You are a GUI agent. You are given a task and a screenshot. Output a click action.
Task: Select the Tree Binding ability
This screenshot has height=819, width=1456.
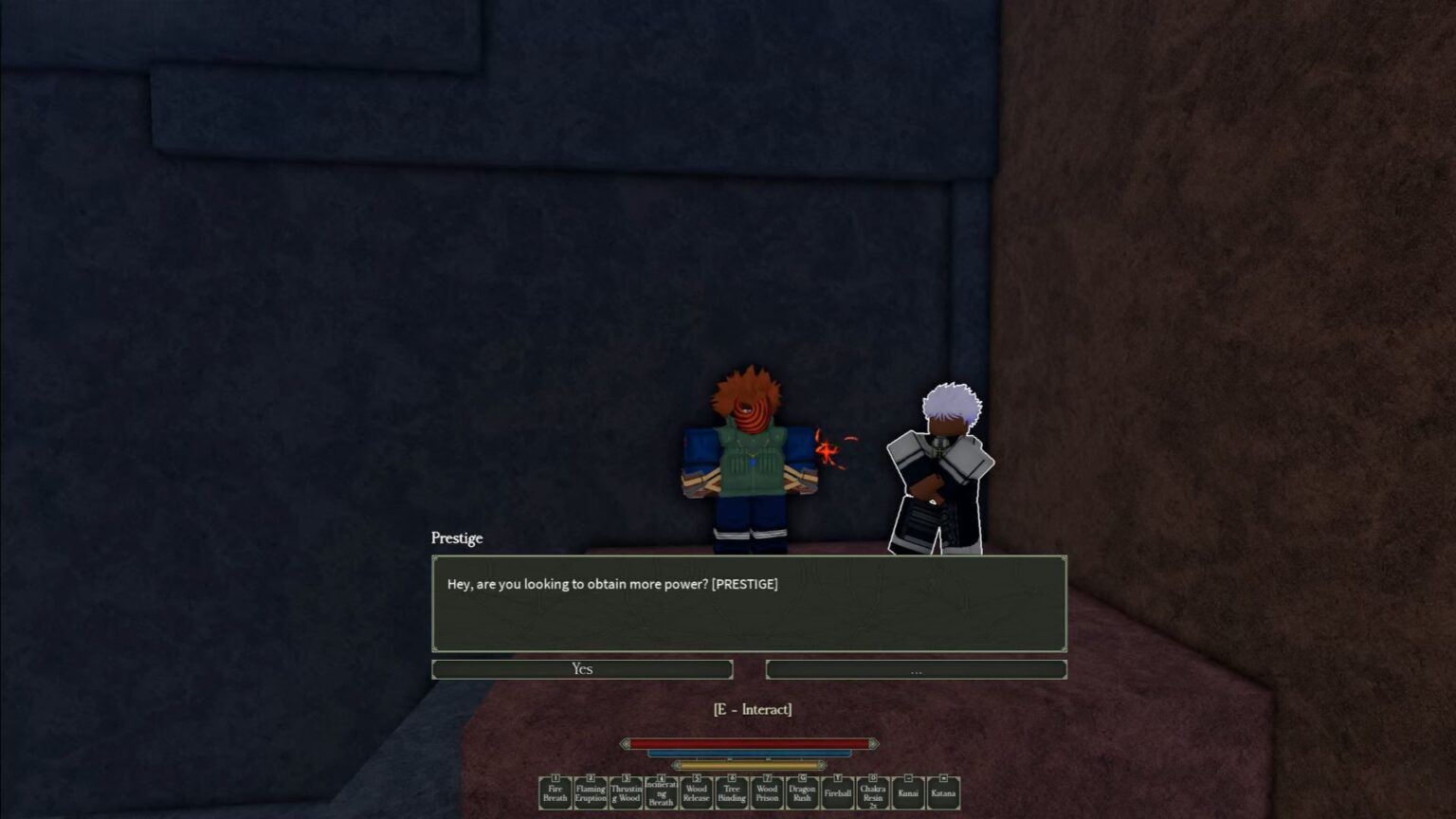click(731, 793)
